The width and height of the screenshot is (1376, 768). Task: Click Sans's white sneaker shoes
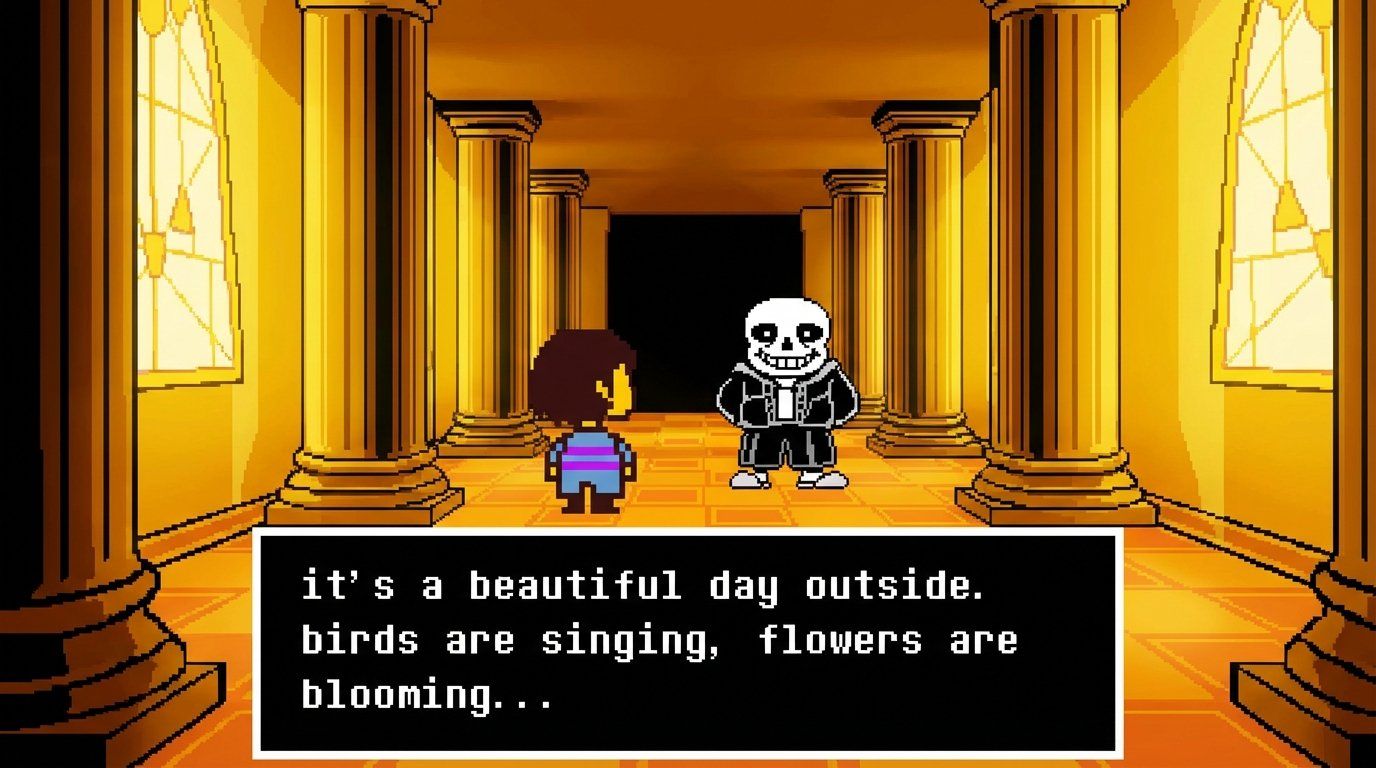pyautogui.click(x=790, y=480)
